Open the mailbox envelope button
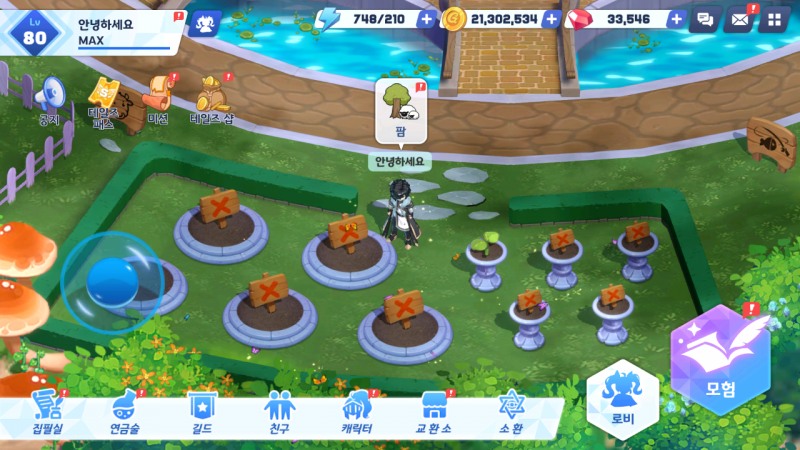Viewport: 800px width, 450px height. click(739, 19)
